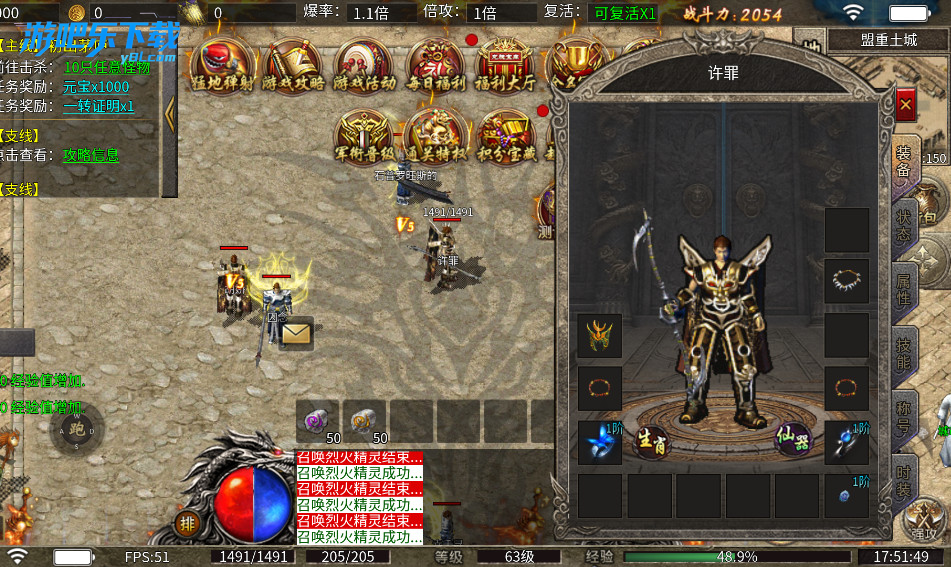Click the 攻略信息 quest link
Screen dimensions: 951x567
[x=91, y=155]
